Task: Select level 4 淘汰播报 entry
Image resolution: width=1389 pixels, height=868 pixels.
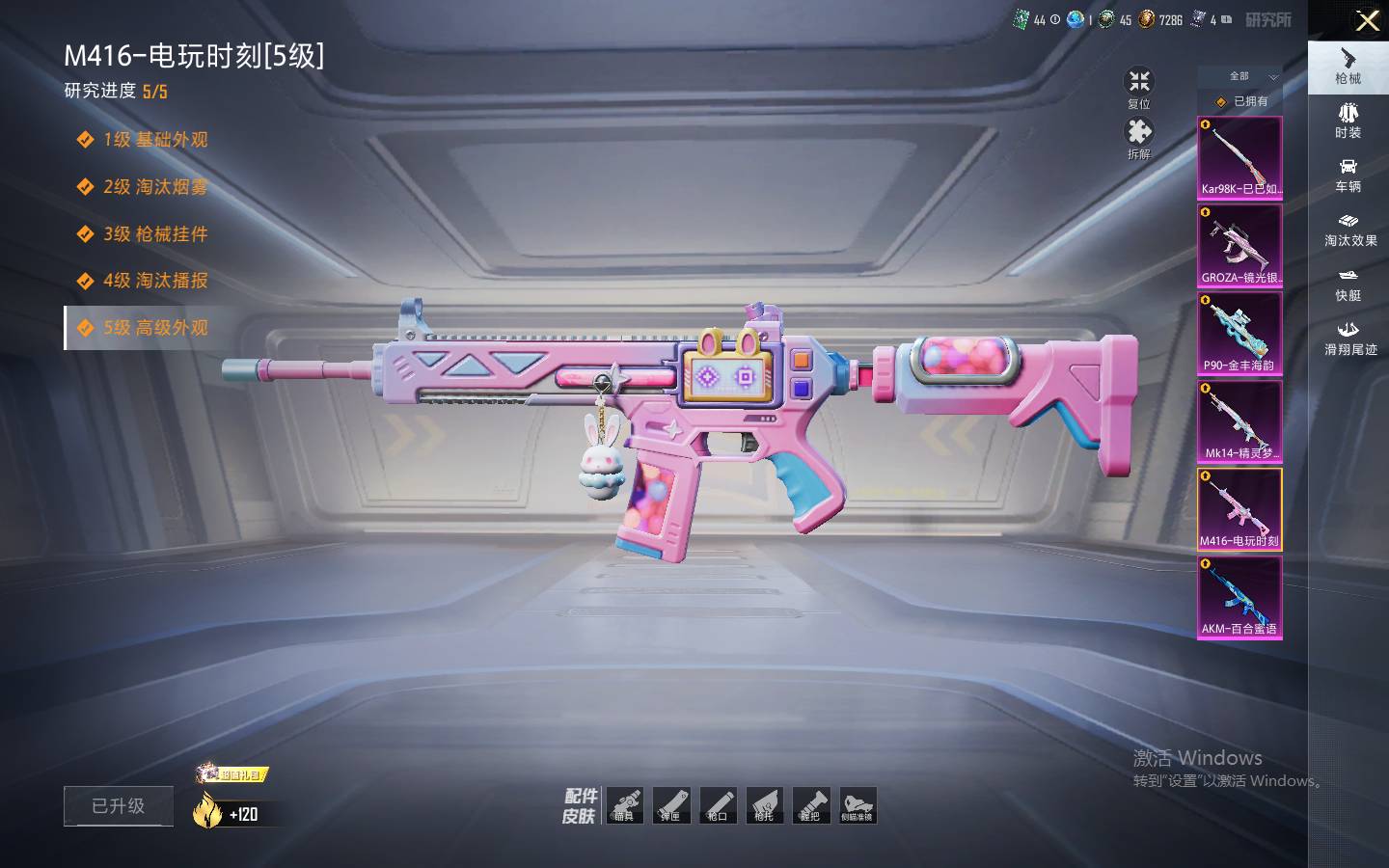Action: coord(154,281)
